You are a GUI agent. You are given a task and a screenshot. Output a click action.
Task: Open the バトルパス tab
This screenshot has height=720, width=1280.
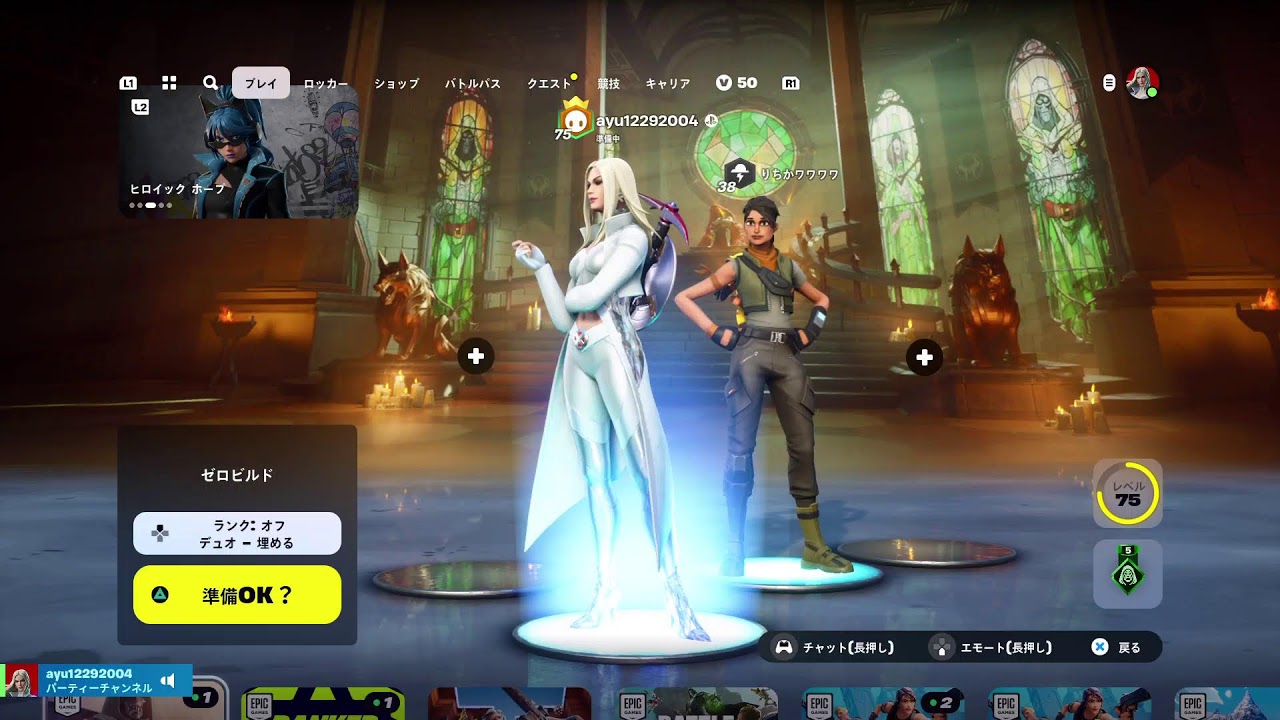(472, 84)
